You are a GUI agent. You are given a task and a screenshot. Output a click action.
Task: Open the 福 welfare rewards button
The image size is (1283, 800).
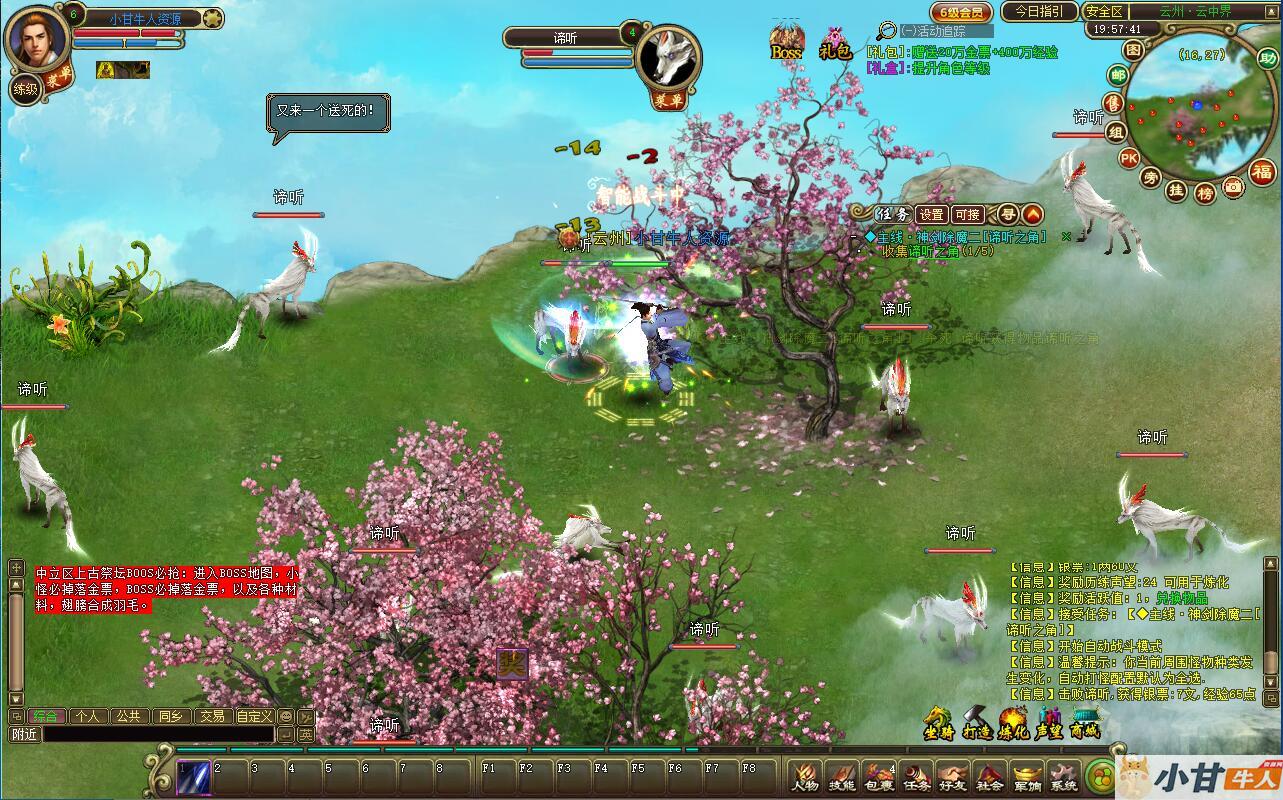pos(1263,170)
